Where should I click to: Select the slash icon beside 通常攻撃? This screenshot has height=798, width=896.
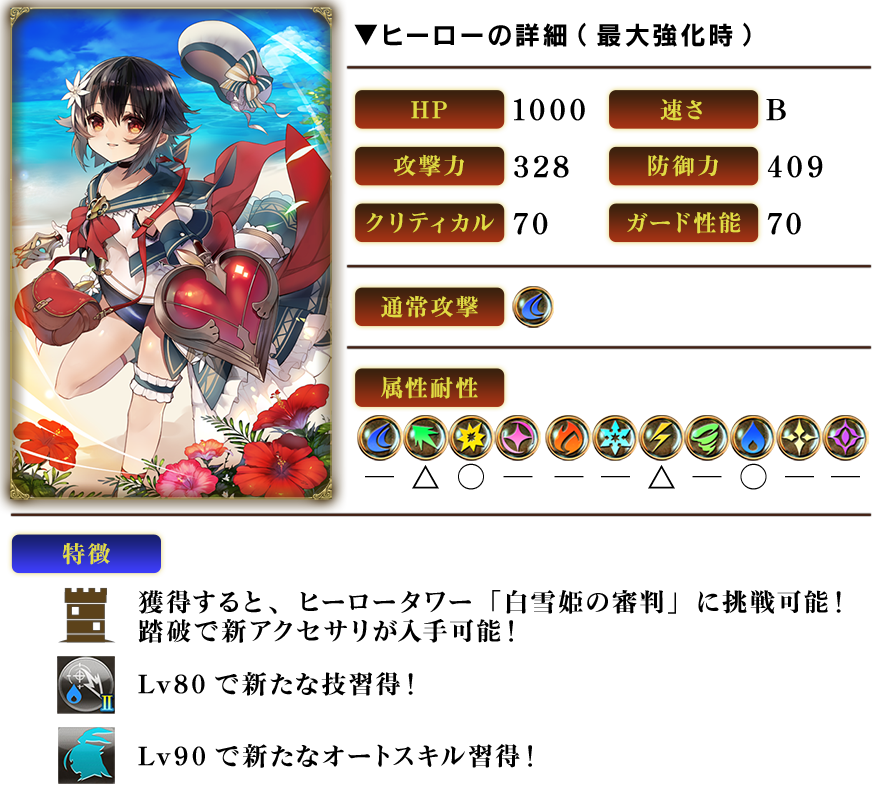(x=533, y=307)
